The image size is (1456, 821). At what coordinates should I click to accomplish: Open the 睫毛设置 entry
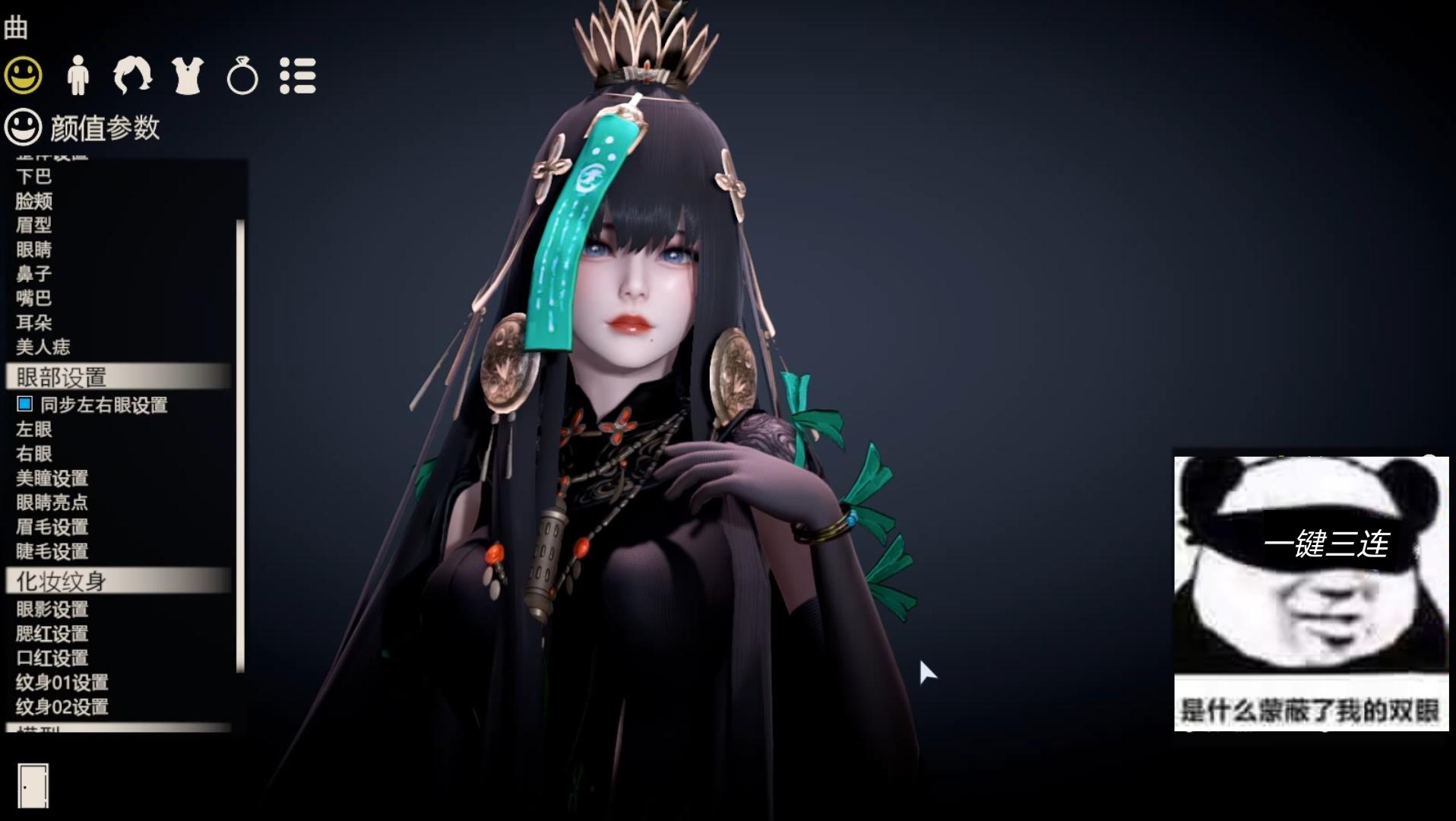pyautogui.click(x=52, y=553)
